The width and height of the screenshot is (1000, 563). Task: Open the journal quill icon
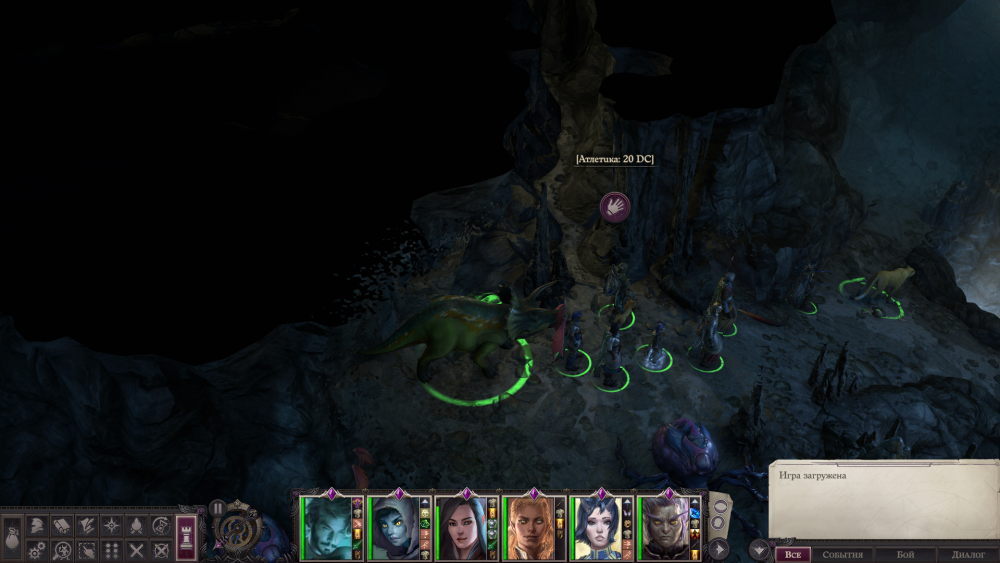click(x=87, y=525)
